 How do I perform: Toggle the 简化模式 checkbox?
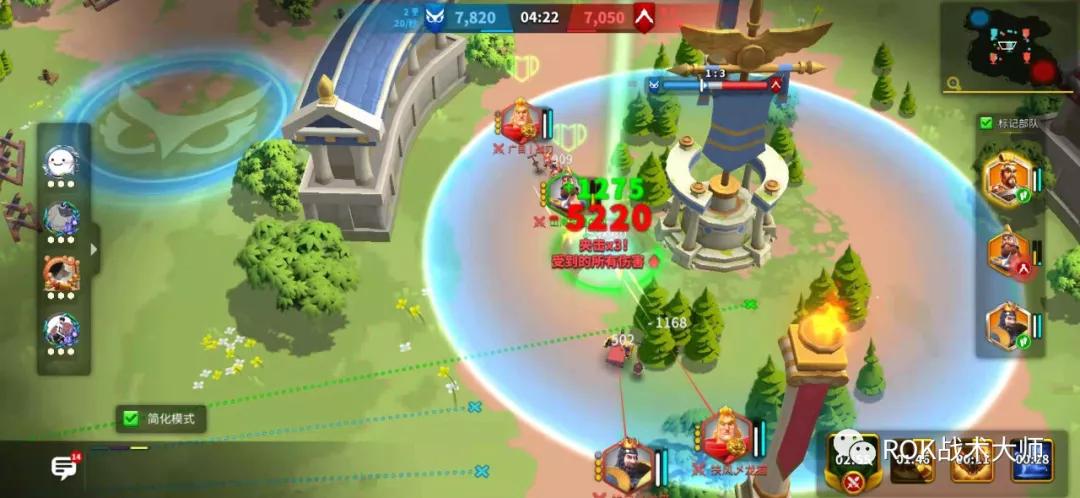point(129,418)
